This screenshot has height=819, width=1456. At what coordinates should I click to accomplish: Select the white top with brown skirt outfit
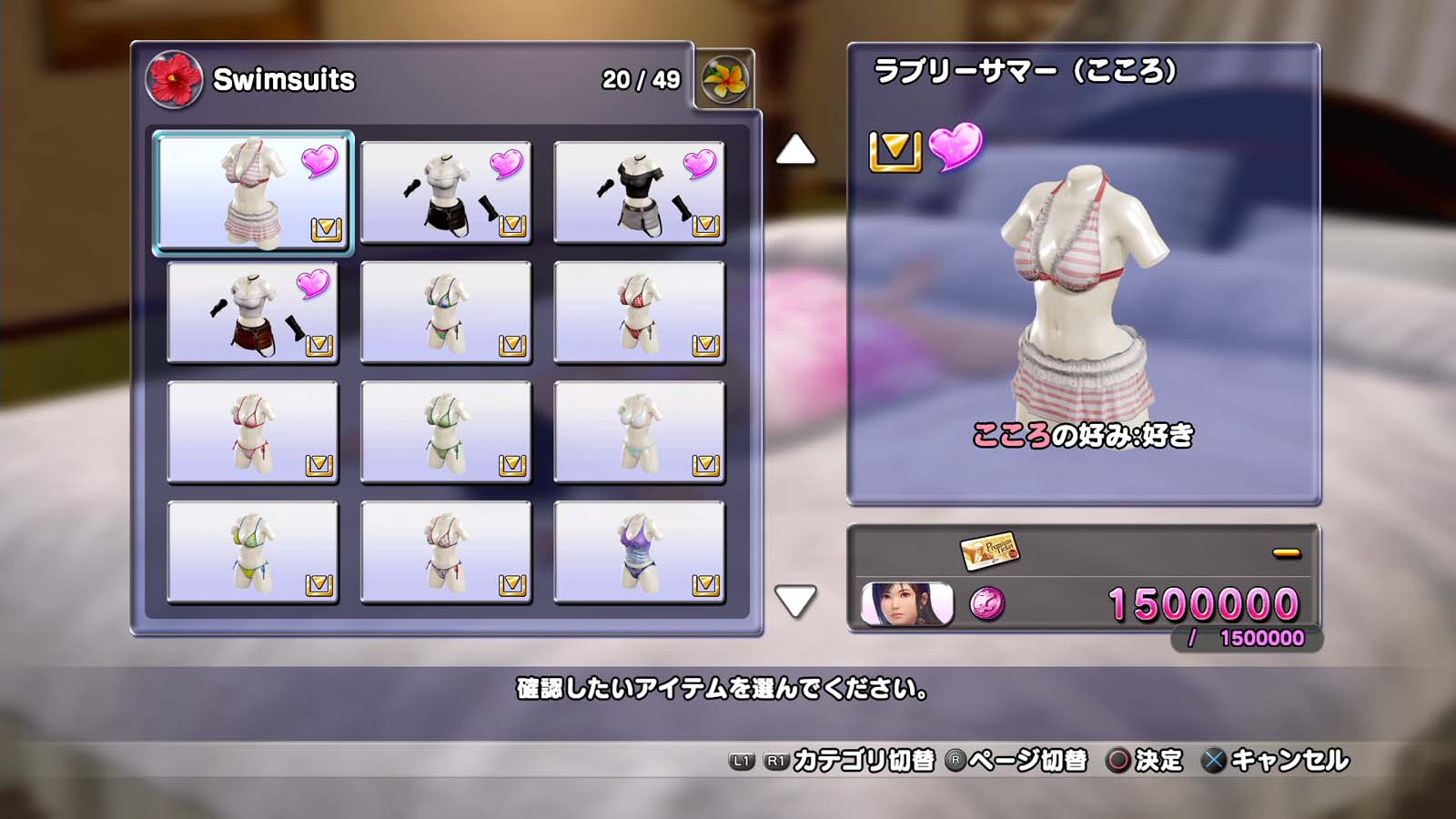253,312
